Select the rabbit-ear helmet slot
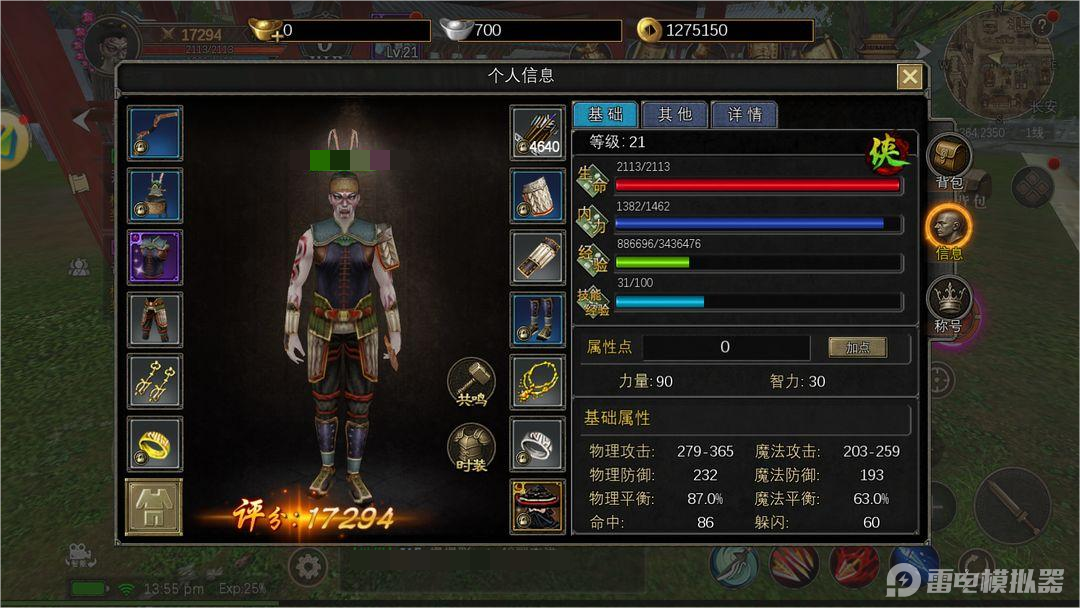 pyautogui.click(x=155, y=195)
